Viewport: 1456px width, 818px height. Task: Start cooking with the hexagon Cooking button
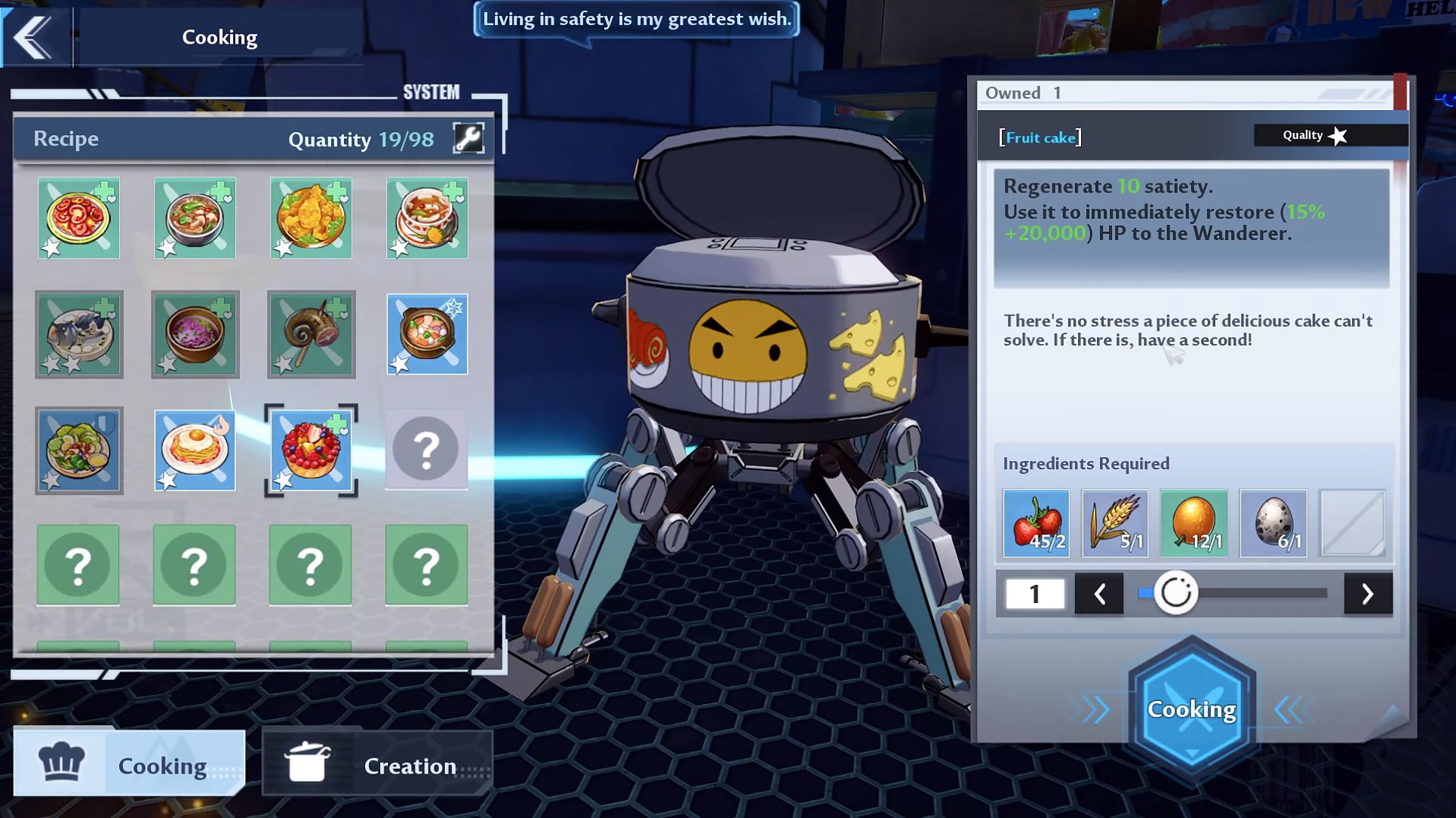click(x=1192, y=708)
